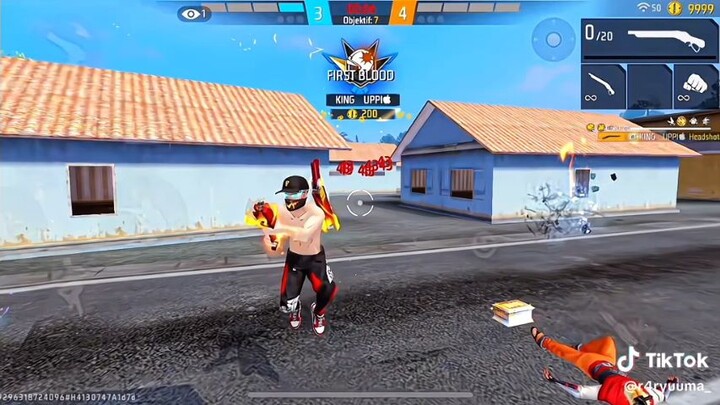Select the primary shotgun weapon slot
Viewport: 720px width, 405px height.
pos(648,40)
